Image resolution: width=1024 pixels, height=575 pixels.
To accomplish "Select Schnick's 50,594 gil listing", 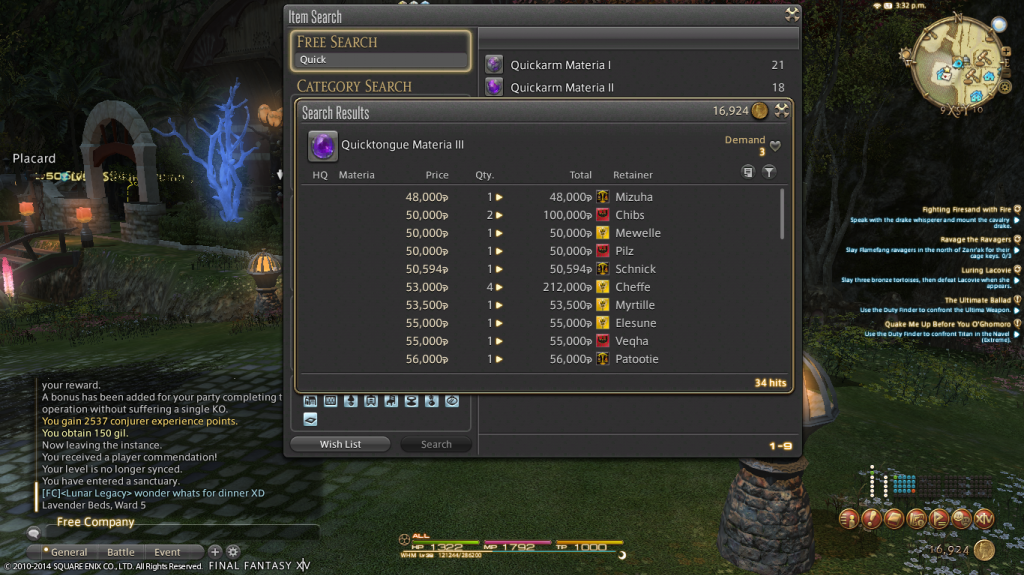I will click(x=540, y=269).
